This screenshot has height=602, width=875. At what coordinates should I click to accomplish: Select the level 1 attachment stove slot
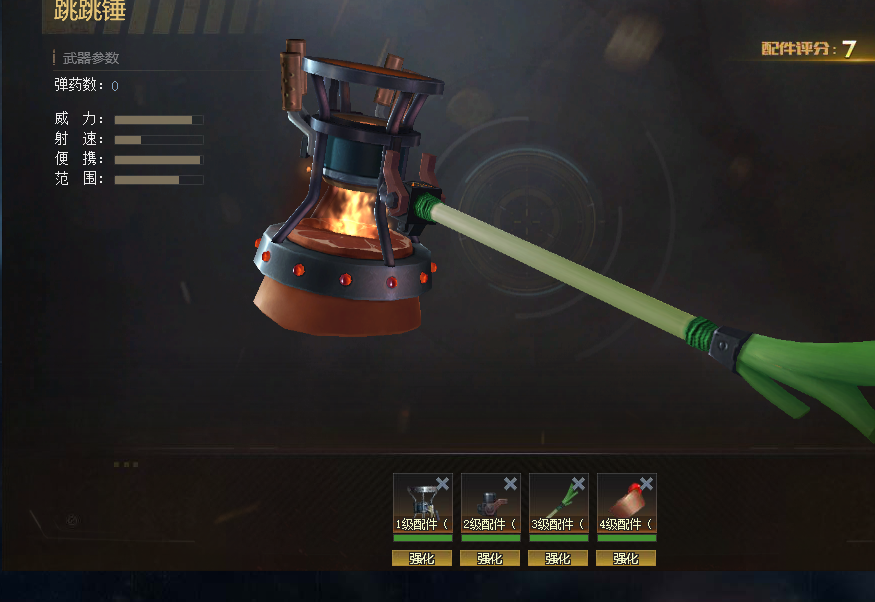pyautogui.click(x=421, y=500)
